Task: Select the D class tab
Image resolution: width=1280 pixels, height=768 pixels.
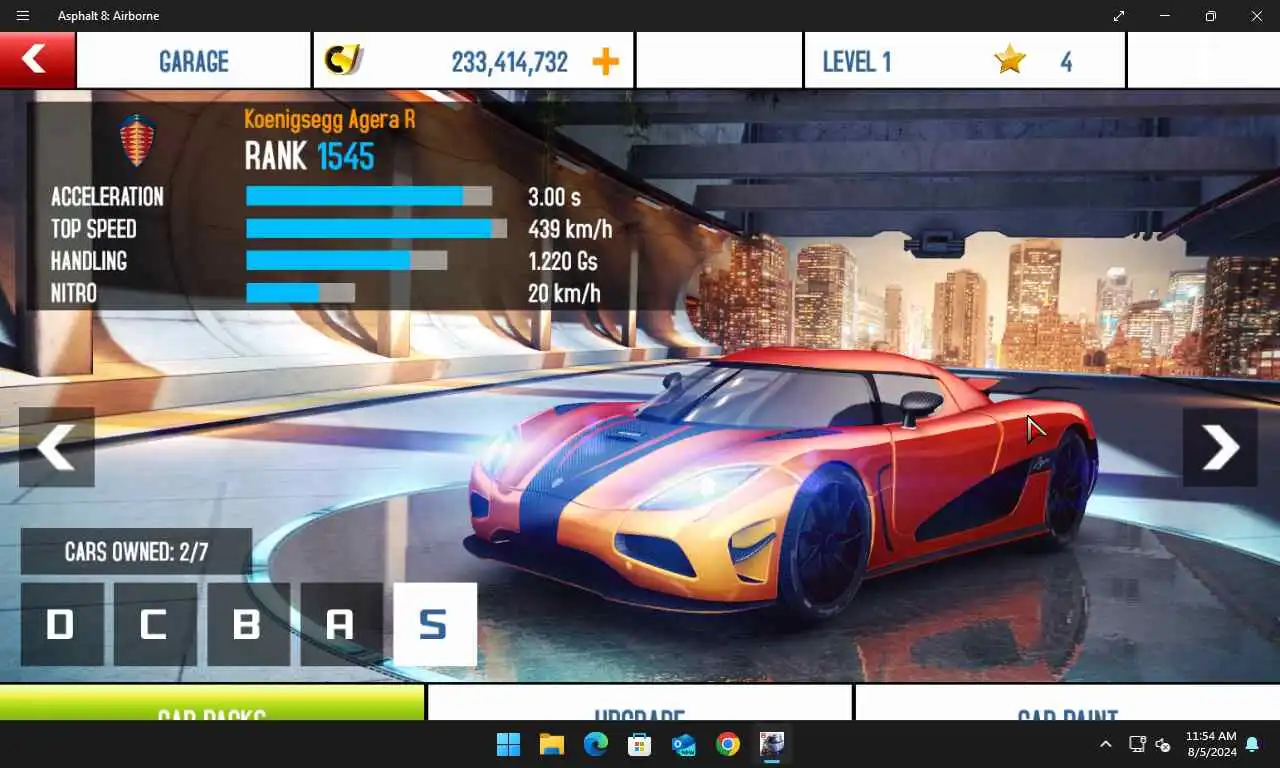Action: pyautogui.click(x=62, y=624)
